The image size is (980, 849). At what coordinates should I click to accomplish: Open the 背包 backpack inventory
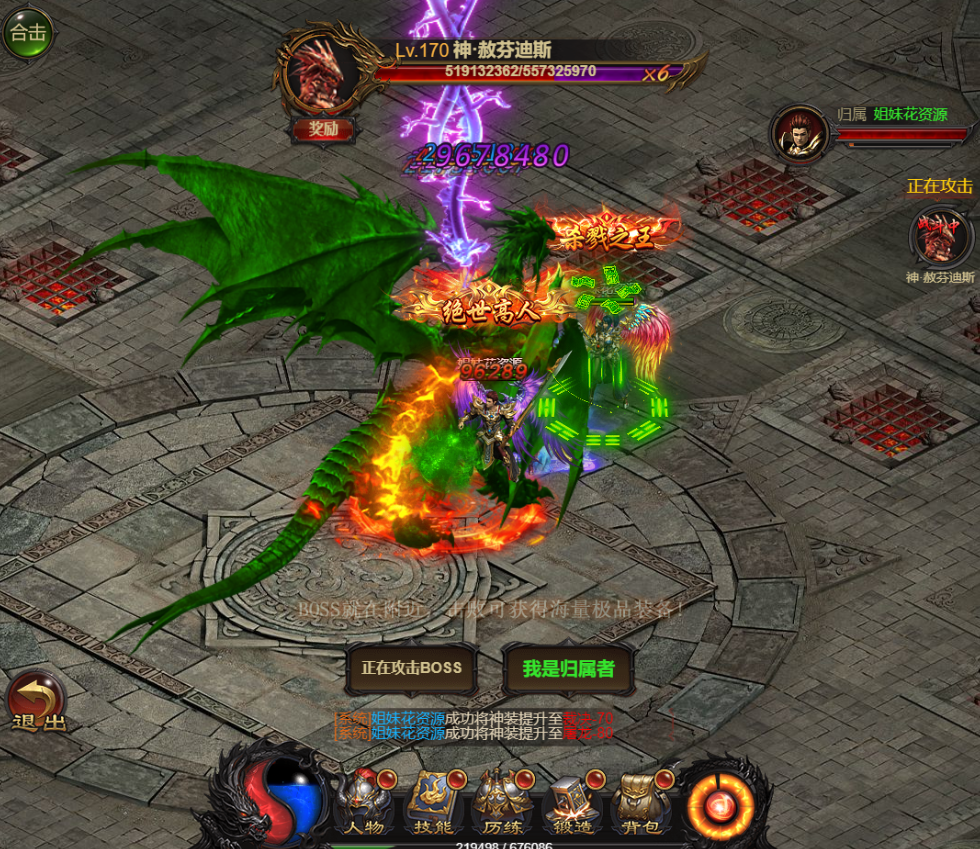[642, 802]
